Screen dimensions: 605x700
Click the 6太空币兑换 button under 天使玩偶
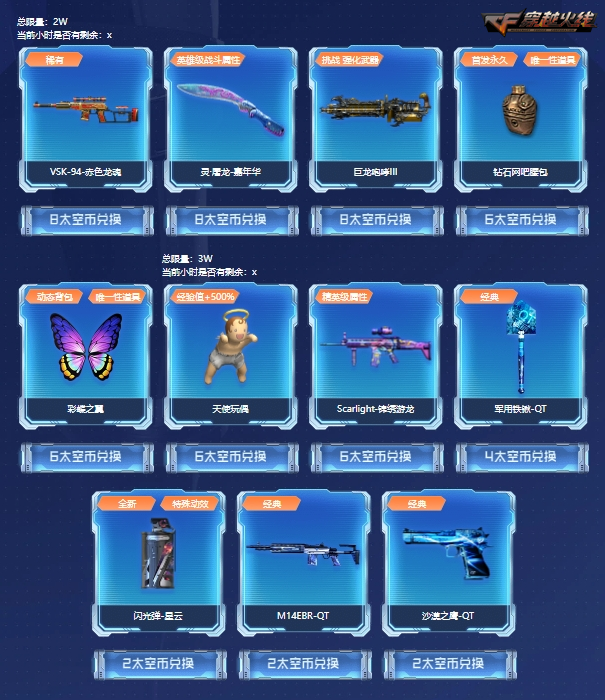point(231,456)
